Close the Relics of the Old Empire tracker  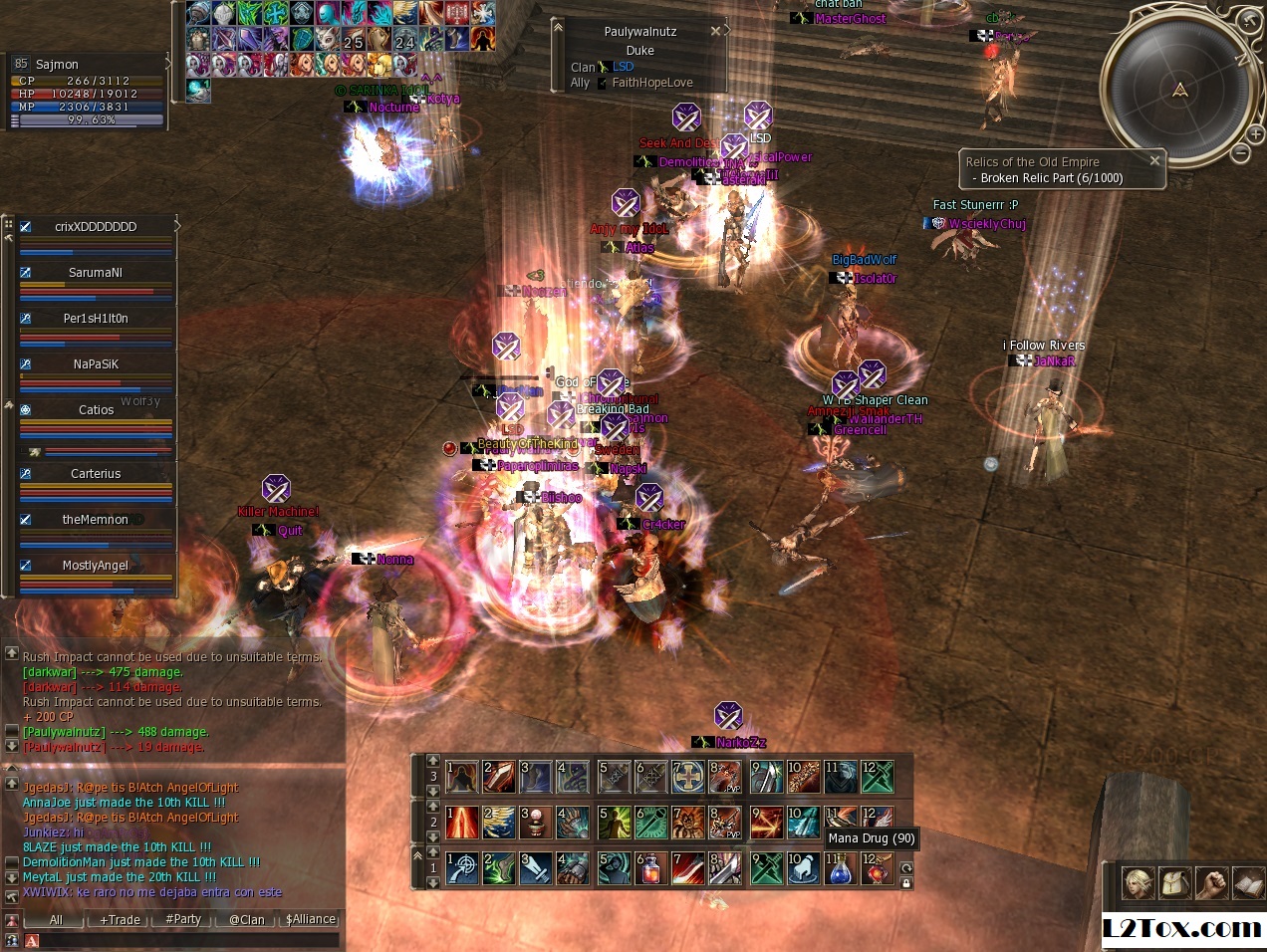[x=1154, y=160]
